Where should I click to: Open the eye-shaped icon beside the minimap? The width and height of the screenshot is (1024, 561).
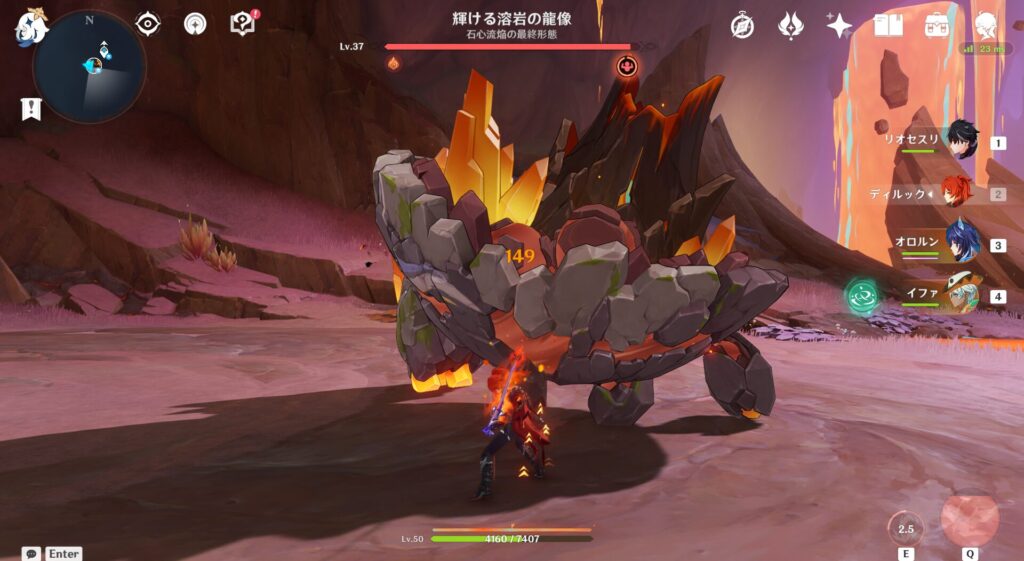point(148,24)
